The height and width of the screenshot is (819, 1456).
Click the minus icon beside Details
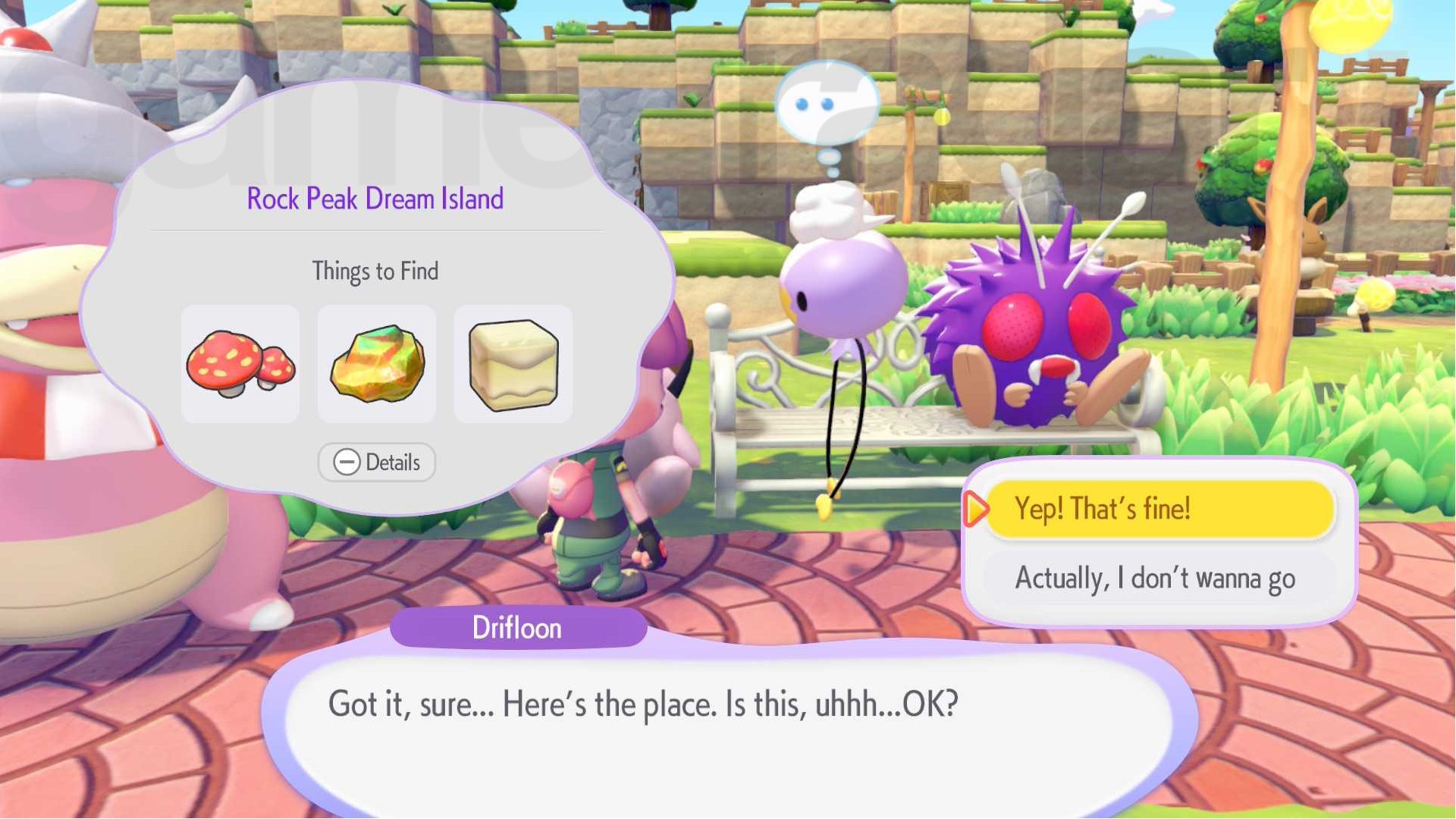(349, 463)
